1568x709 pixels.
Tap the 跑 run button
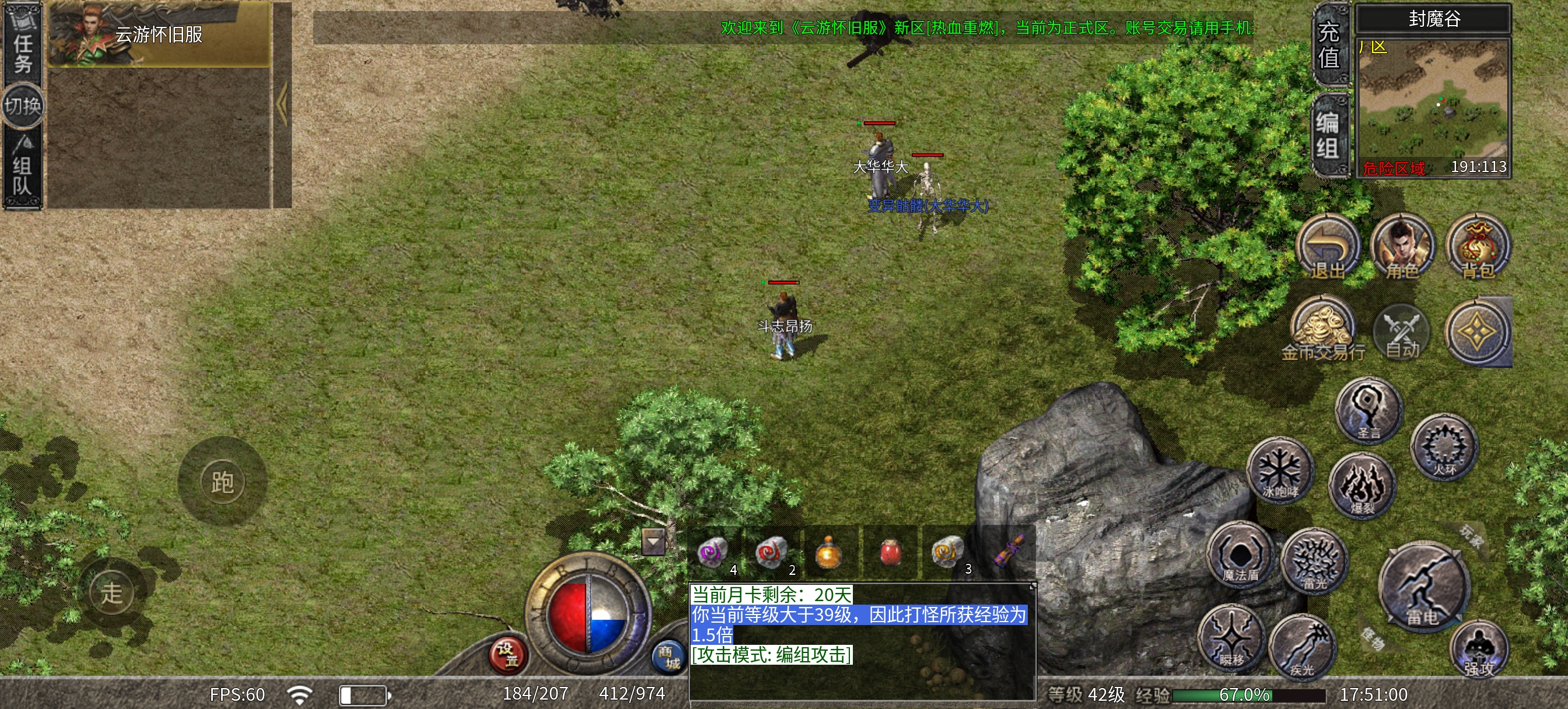point(222,482)
